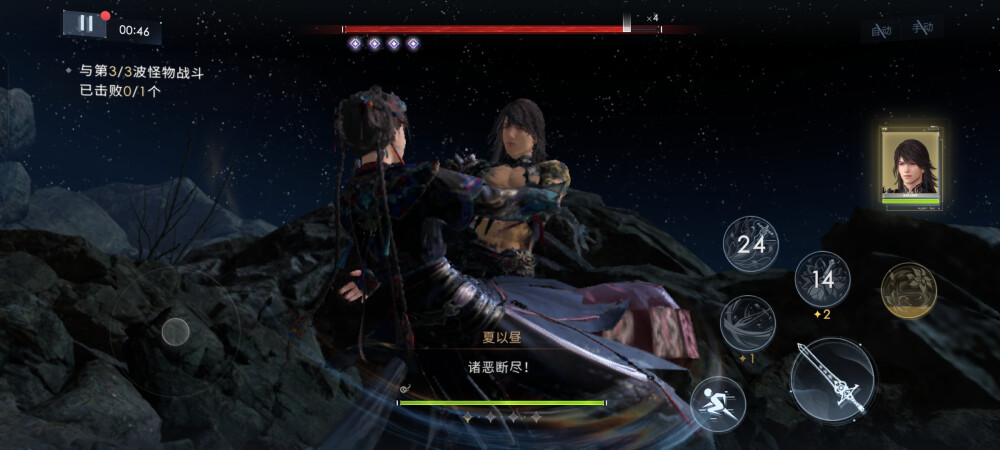This screenshot has width=1000, height=450.
Task: Switch to auto combat mode (自动)
Action: coord(881,30)
